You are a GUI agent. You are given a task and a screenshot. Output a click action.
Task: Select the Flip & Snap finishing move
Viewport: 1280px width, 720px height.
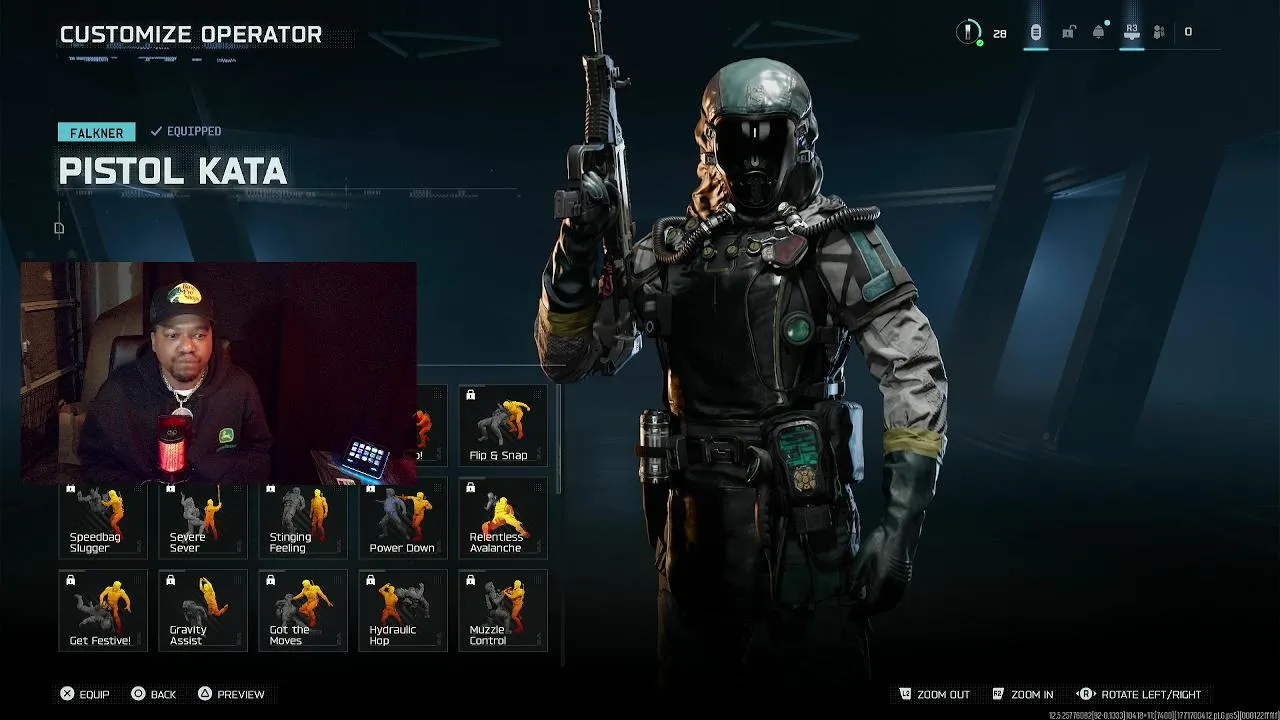(502, 426)
